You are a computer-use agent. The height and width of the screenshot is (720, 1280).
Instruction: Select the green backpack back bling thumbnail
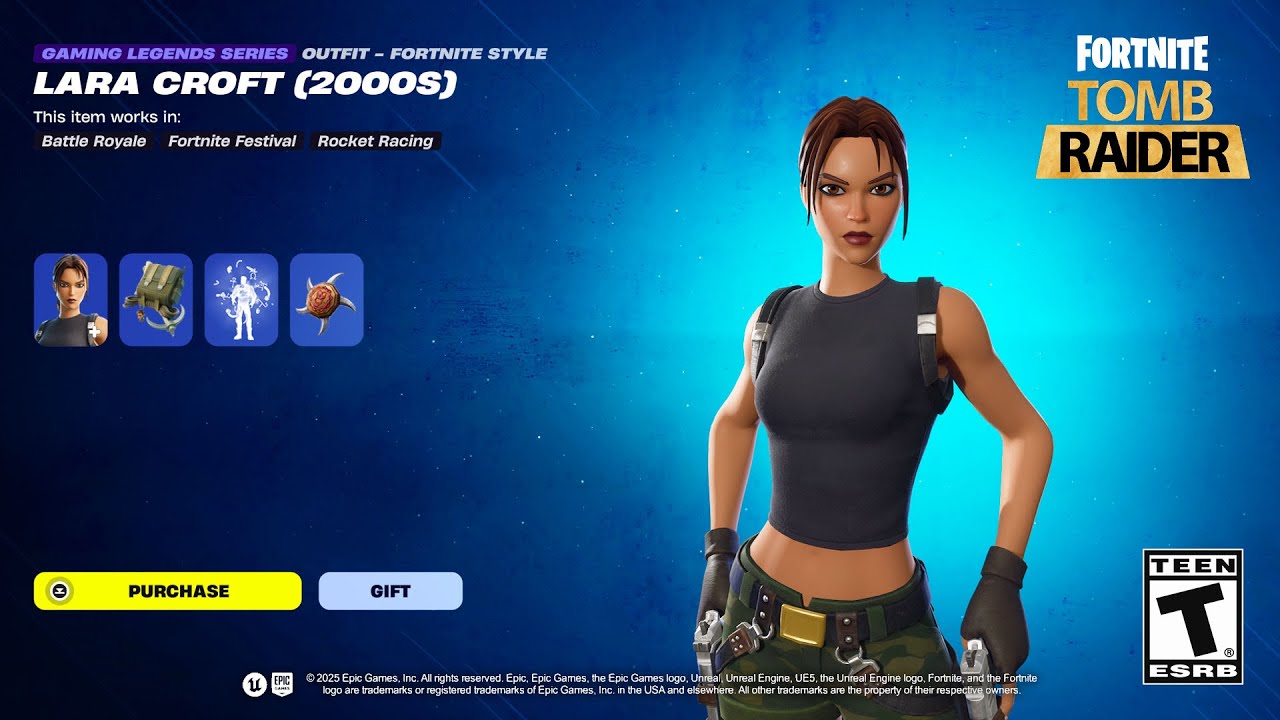pyautogui.click(x=155, y=299)
